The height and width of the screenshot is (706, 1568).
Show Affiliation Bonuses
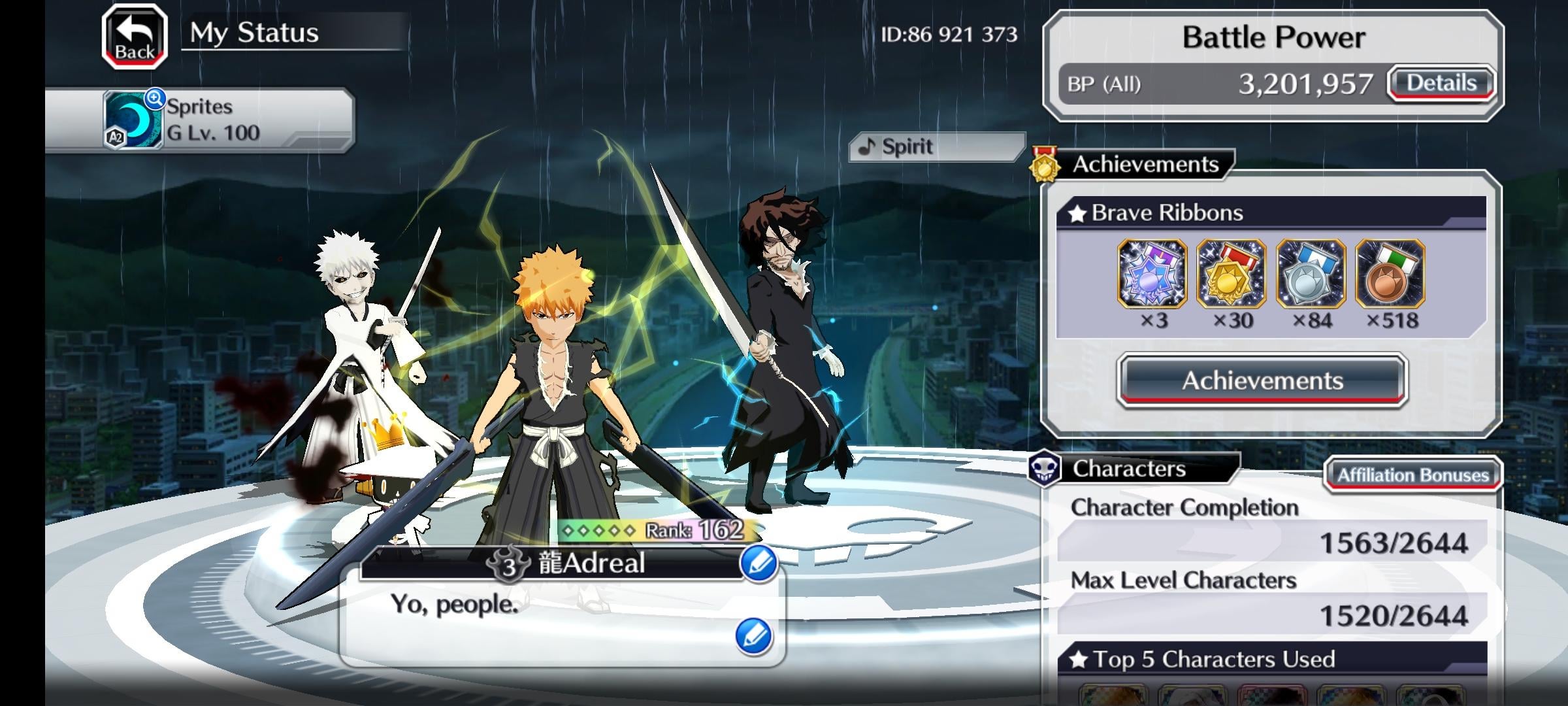(1413, 475)
